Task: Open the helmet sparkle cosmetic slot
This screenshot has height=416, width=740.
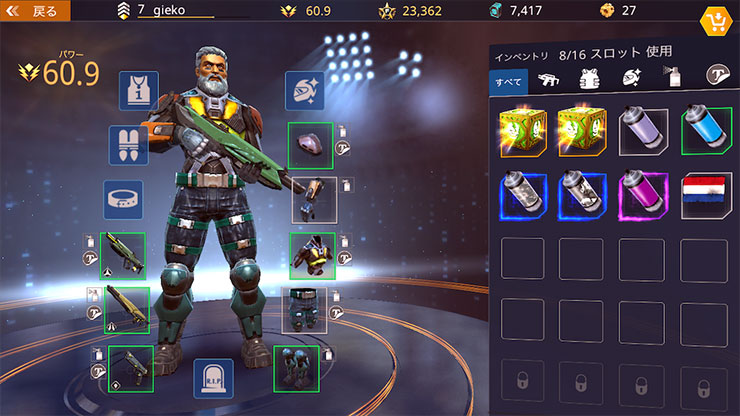Action: [305, 91]
